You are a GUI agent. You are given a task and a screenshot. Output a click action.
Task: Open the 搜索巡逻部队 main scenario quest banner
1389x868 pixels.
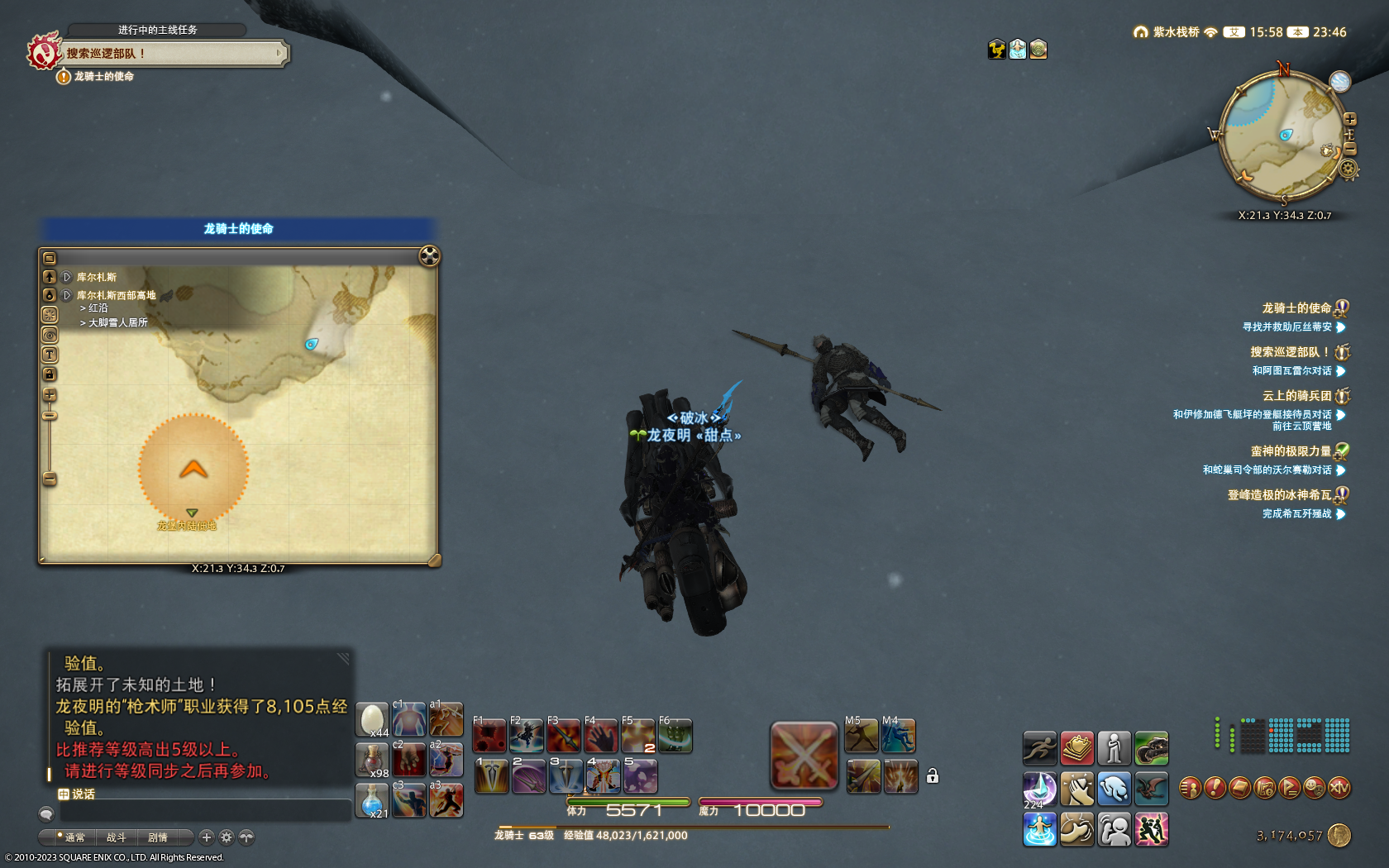(x=172, y=54)
